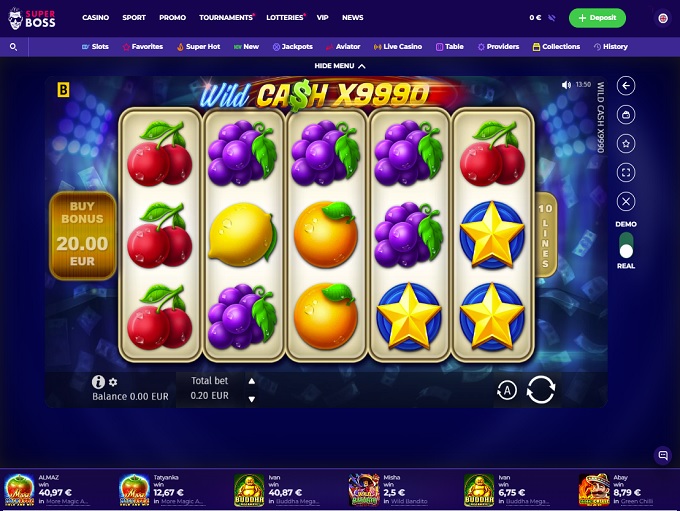Open the live chat support bubble
The image size is (680, 511).
tap(662, 455)
